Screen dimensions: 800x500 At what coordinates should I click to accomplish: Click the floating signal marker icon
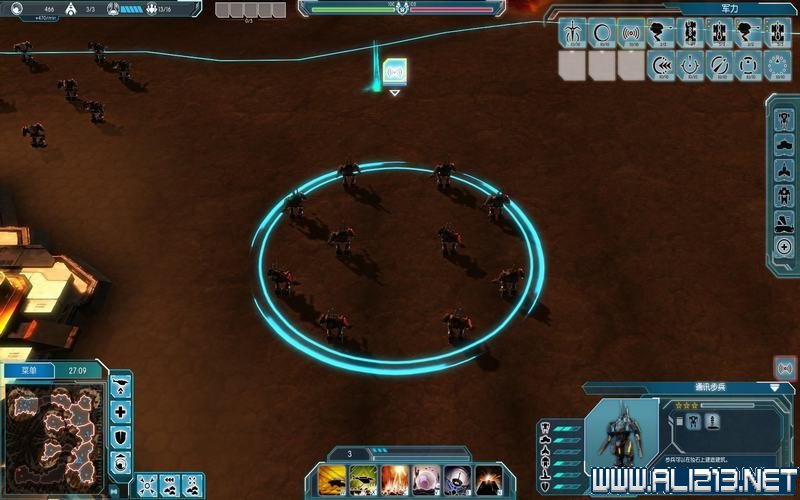395,71
